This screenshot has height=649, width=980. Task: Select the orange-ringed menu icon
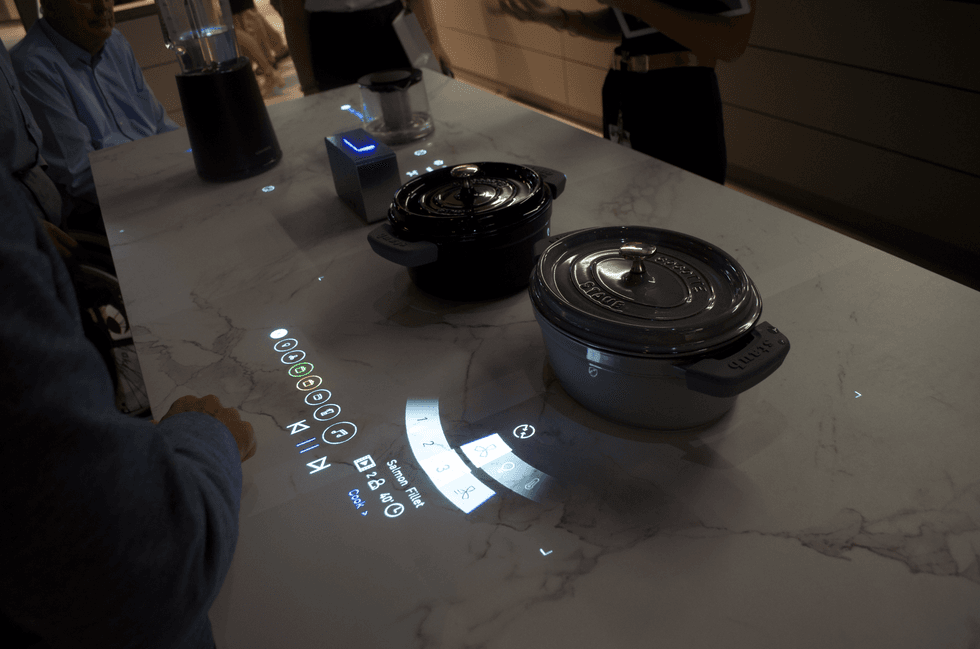[x=309, y=383]
